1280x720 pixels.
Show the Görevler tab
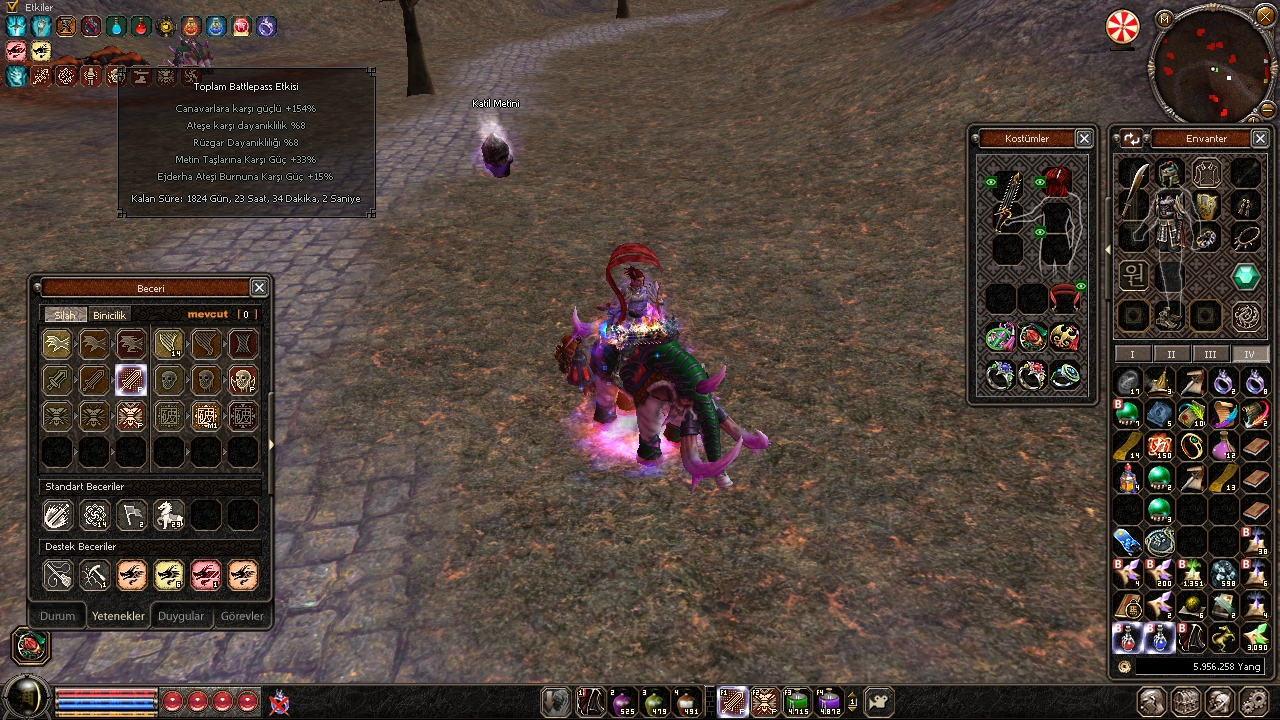click(x=242, y=616)
